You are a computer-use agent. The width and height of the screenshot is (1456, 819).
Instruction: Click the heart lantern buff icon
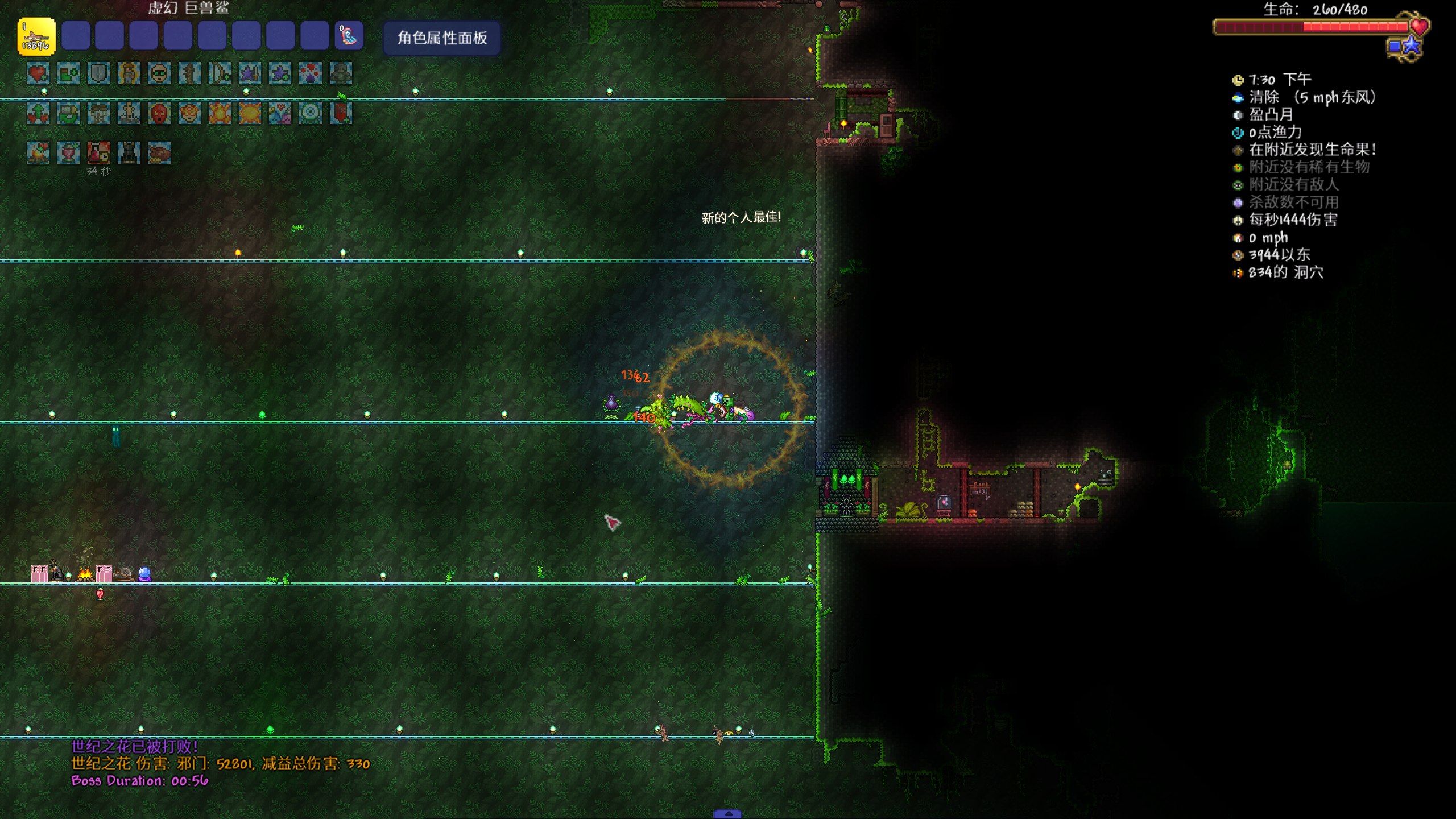[x=68, y=152]
